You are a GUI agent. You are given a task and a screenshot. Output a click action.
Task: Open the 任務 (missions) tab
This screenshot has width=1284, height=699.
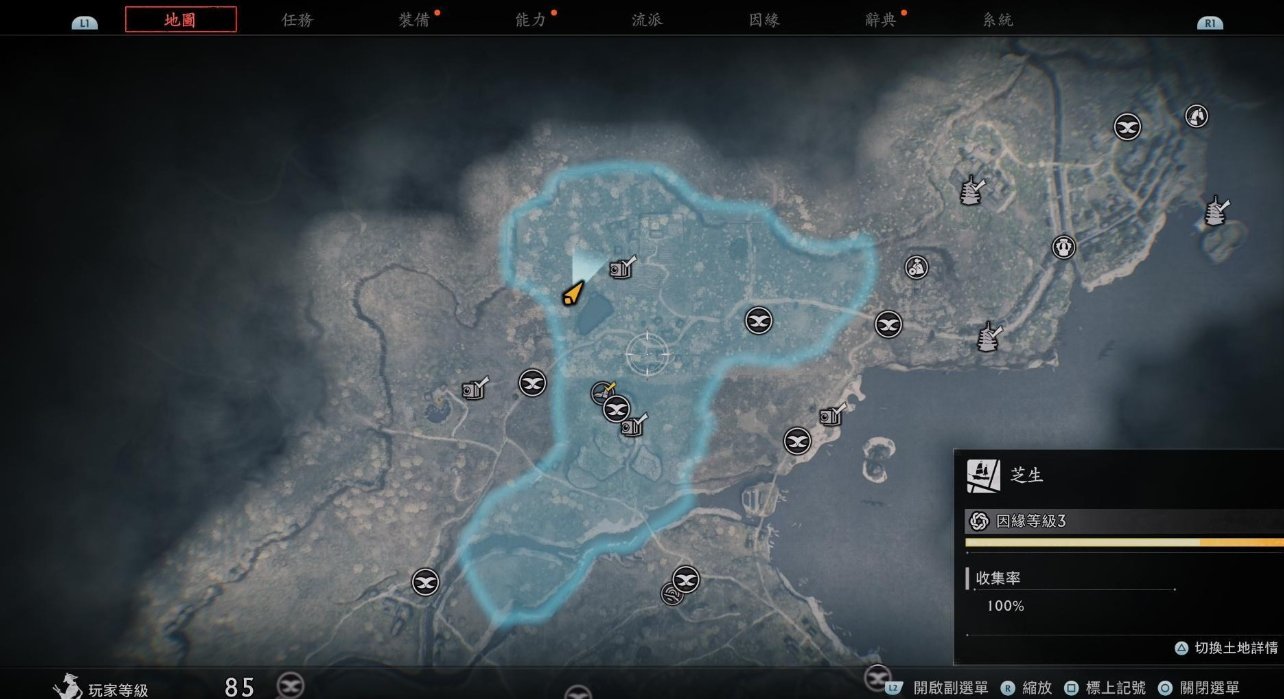coord(297,20)
